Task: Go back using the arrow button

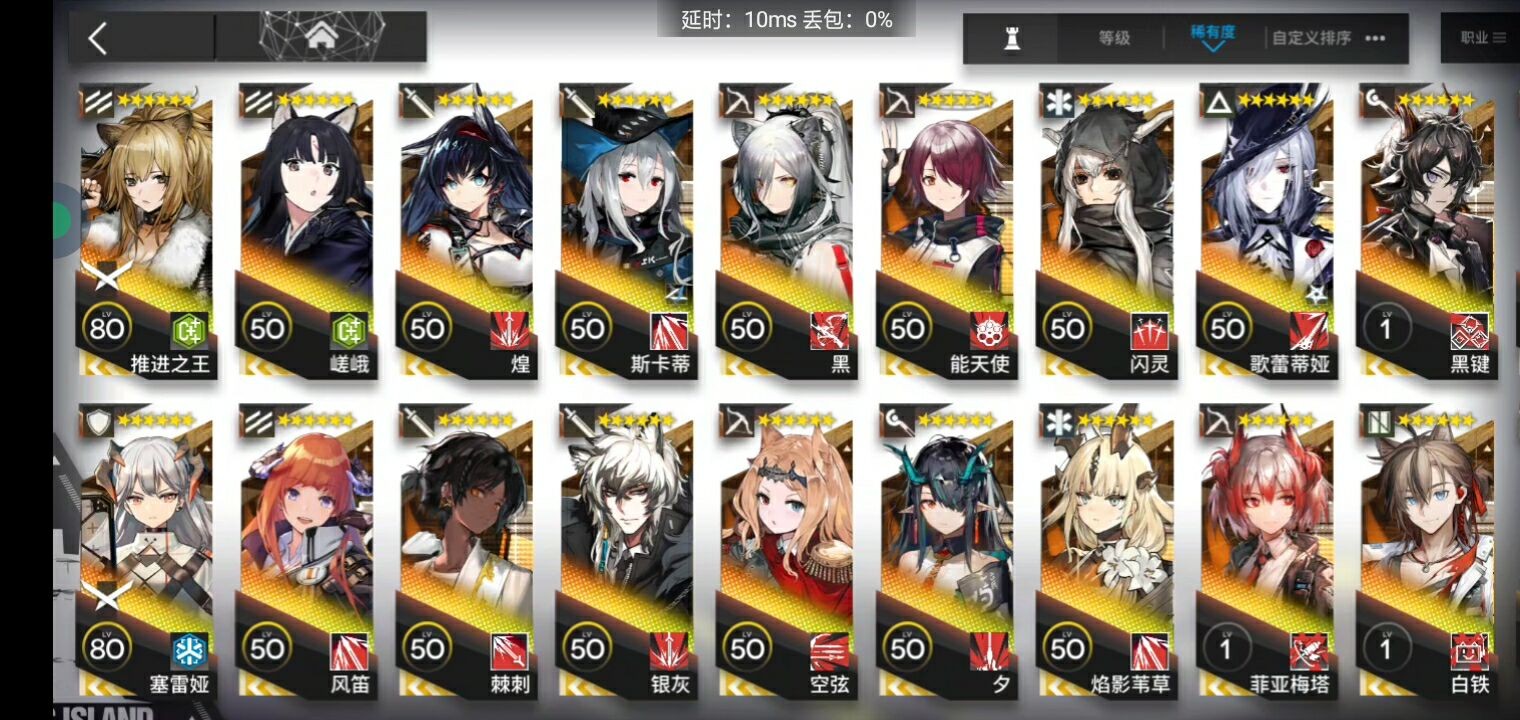Action: point(98,39)
